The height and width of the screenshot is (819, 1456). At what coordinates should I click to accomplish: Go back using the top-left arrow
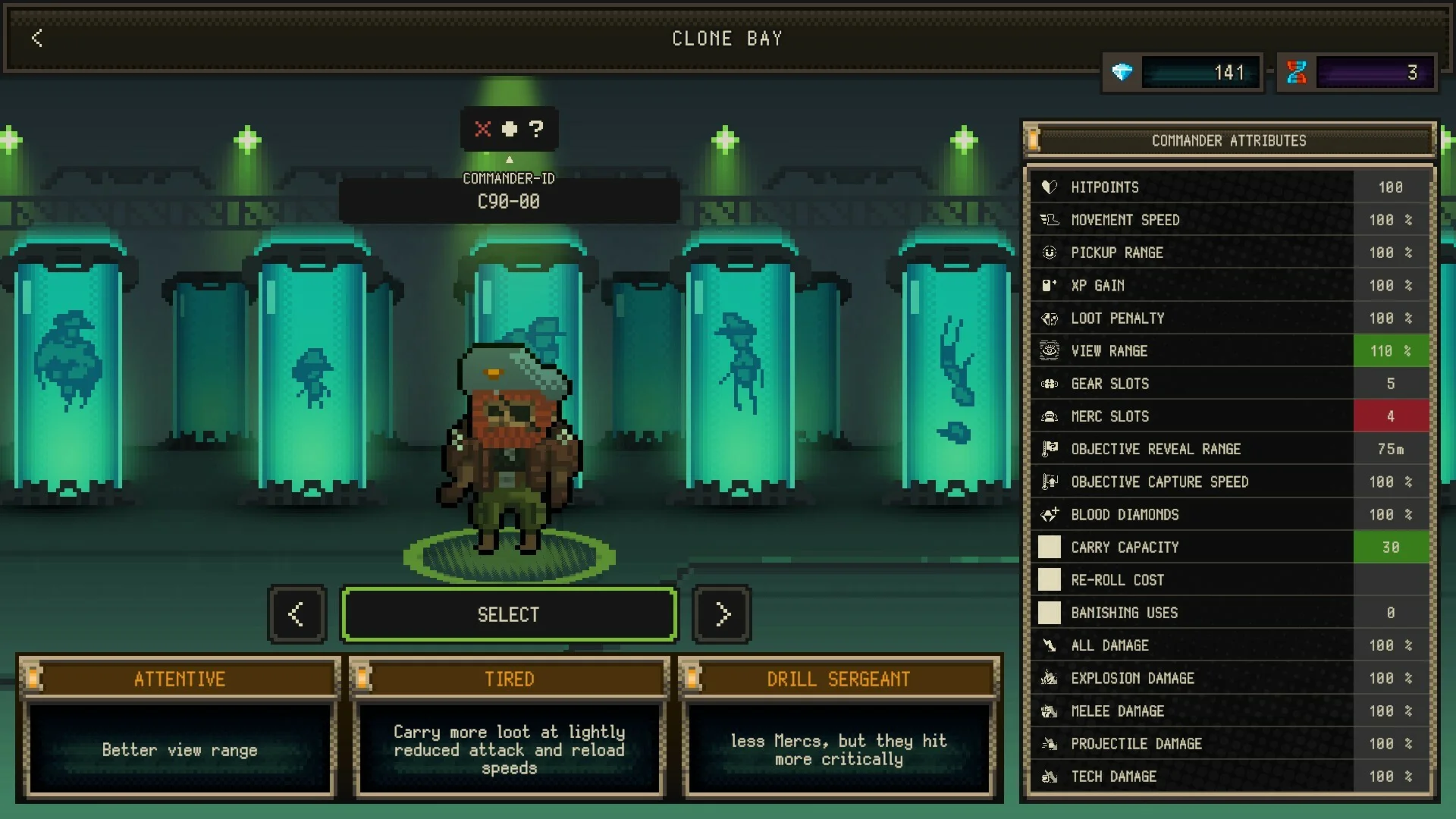pos(37,38)
